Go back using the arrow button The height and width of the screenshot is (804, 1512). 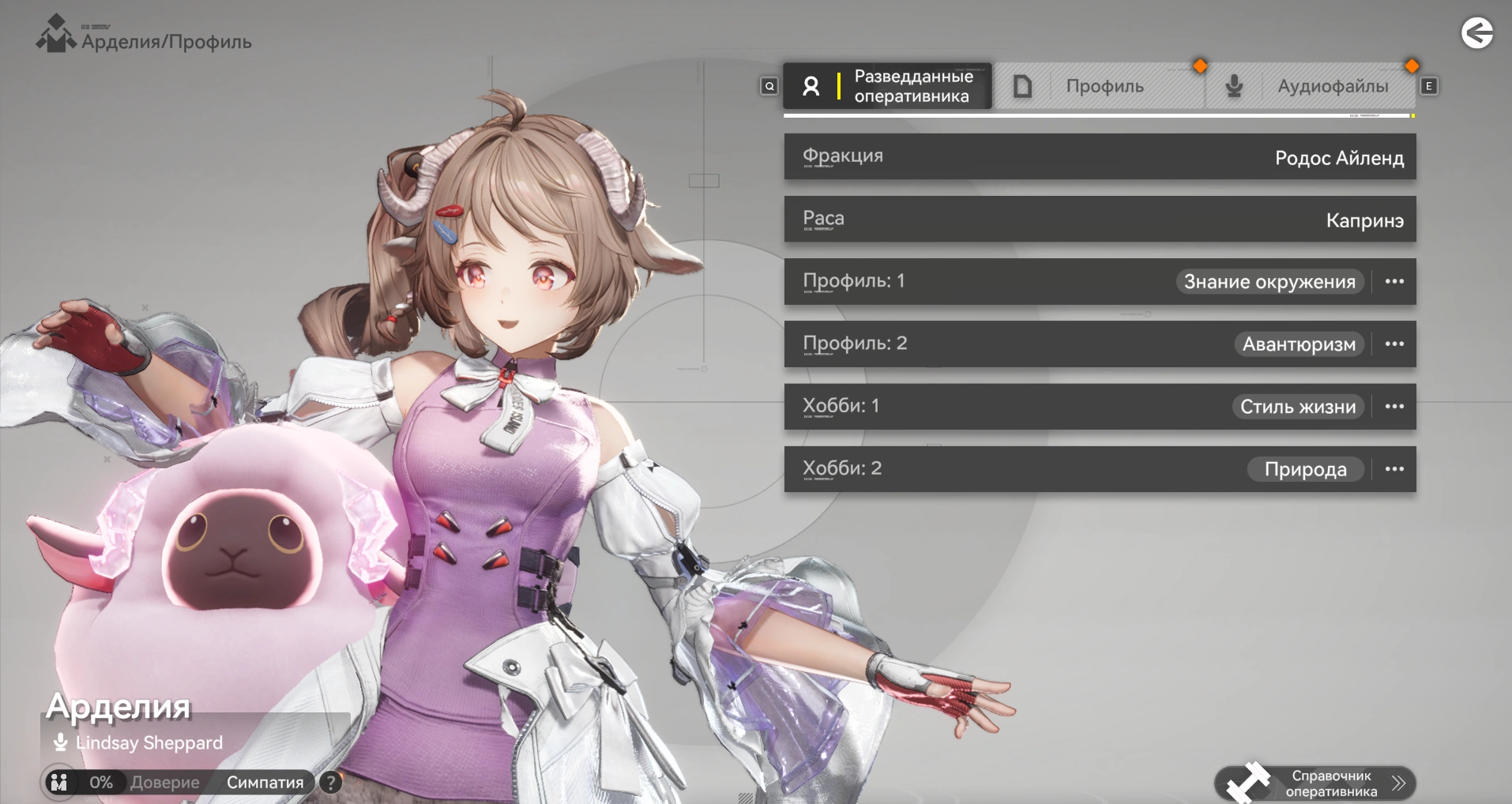(1476, 33)
